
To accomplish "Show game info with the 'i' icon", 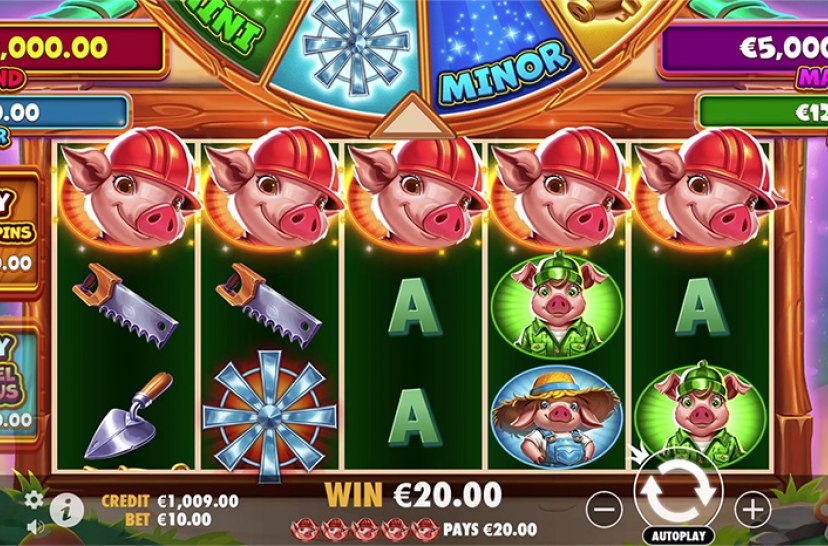I will (67, 509).
